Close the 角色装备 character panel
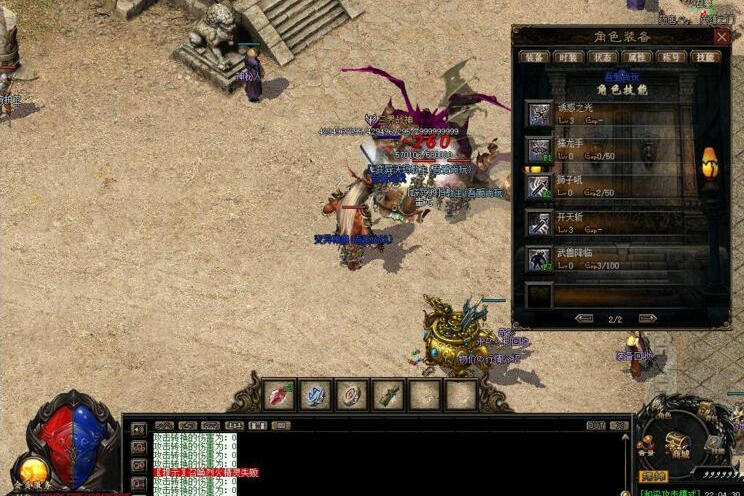The width and height of the screenshot is (744, 496). click(x=721, y=36)
